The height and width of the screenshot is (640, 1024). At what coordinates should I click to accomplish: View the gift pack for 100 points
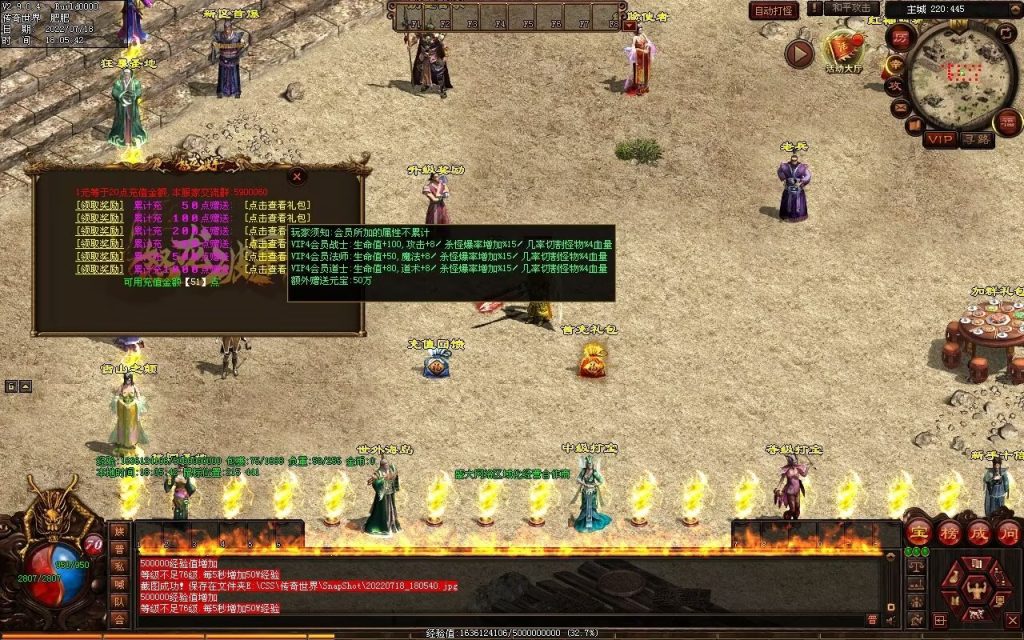(x=277, y=218)
